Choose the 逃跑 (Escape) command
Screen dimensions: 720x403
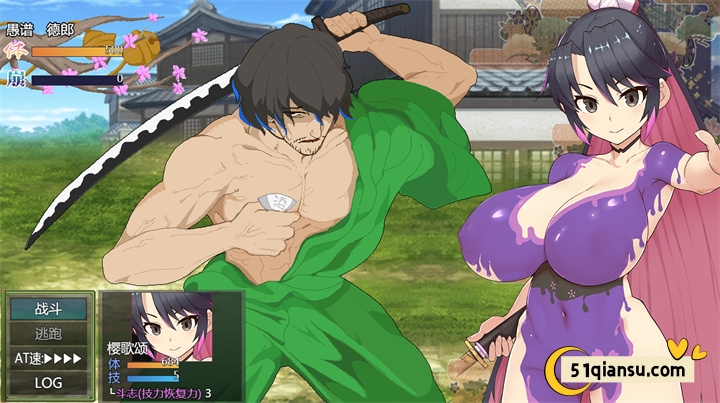[48, 334]
